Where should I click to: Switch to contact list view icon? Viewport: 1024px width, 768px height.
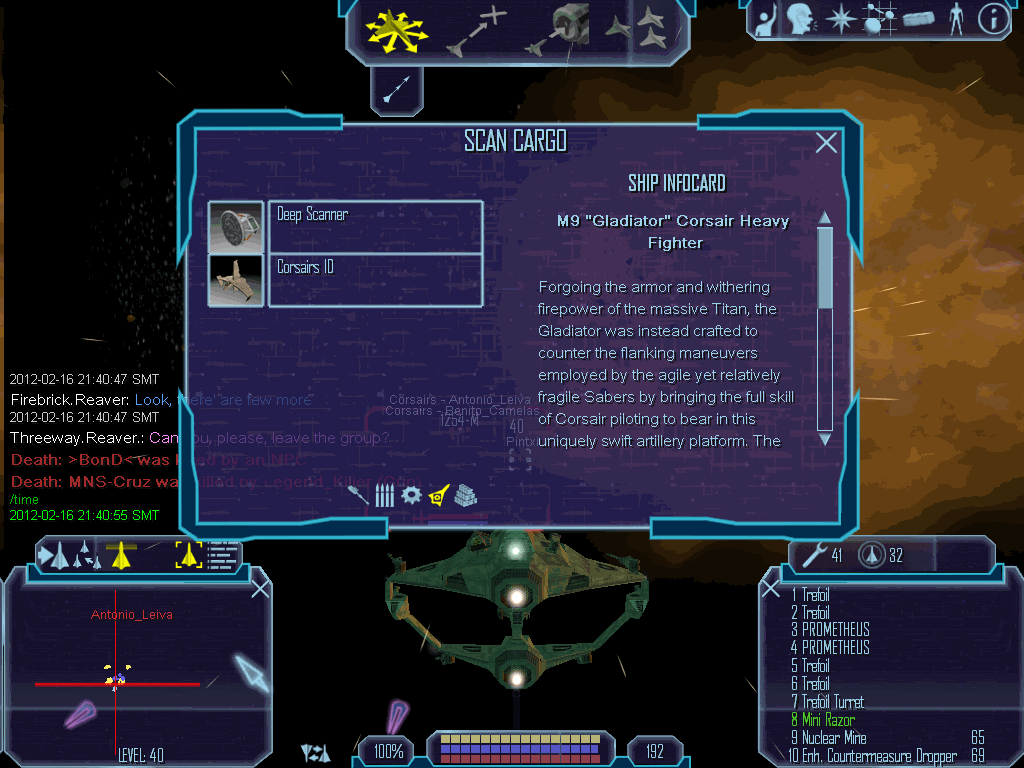(x=225, y=554)
